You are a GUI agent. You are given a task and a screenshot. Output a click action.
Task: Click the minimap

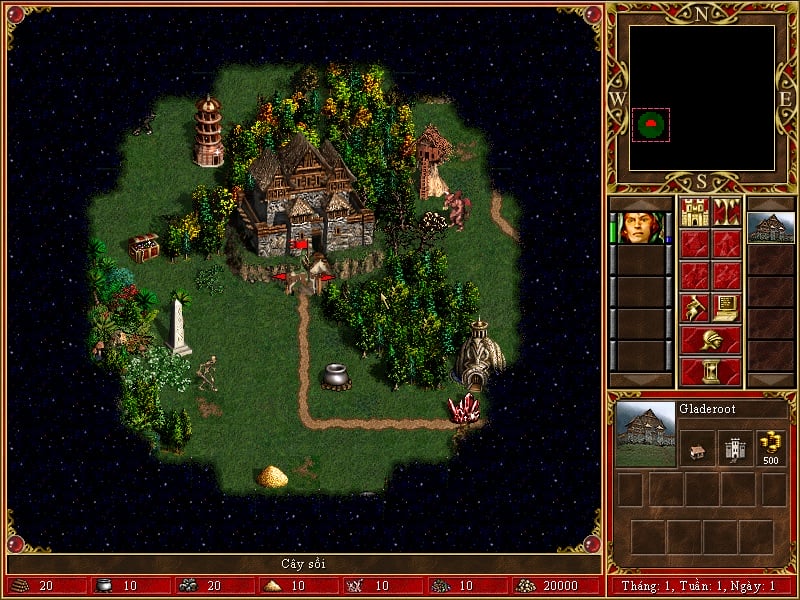point(702,98)
